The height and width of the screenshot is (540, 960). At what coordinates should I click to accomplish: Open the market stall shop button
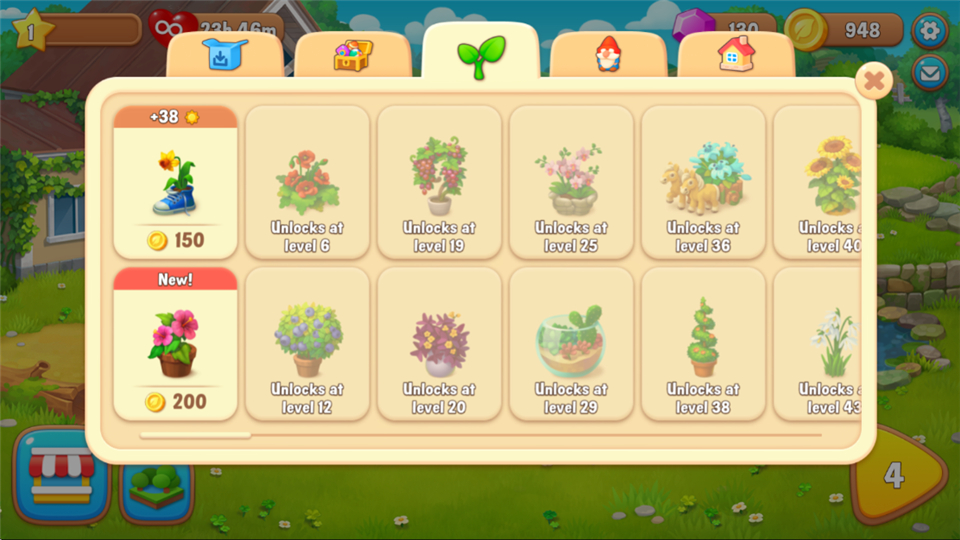point(61,477)
